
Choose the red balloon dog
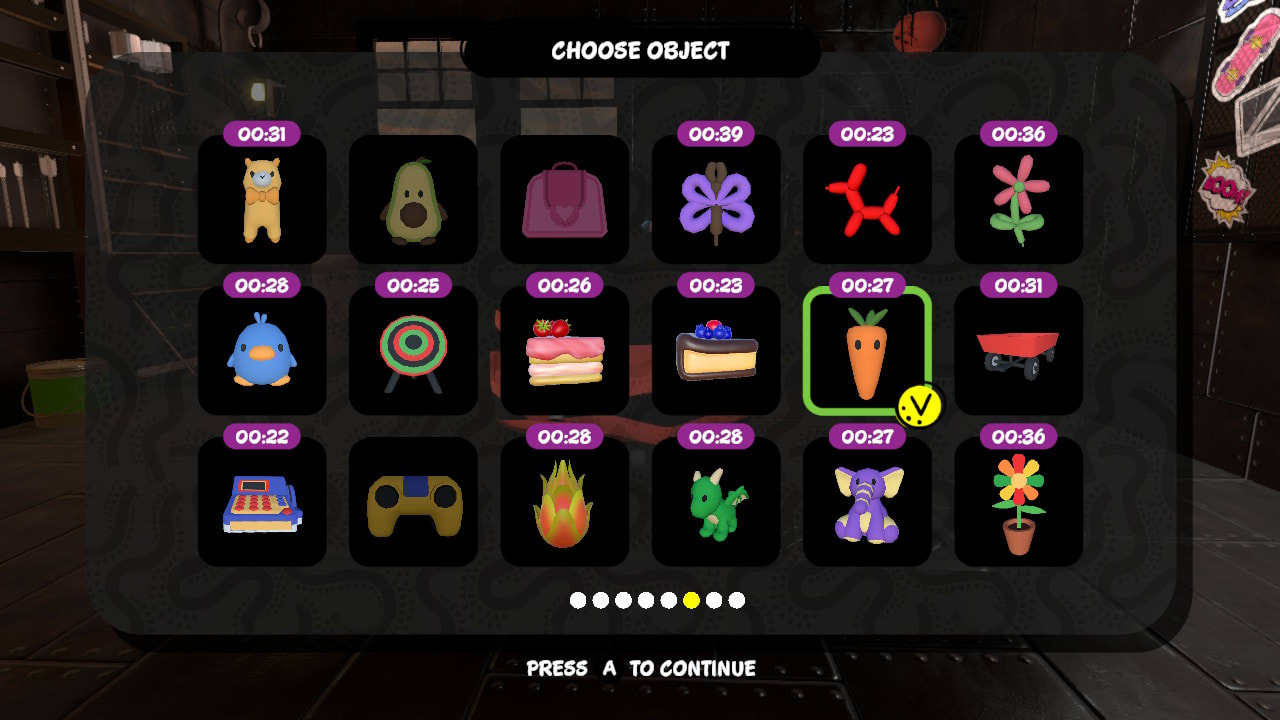(x=867, y=201)
